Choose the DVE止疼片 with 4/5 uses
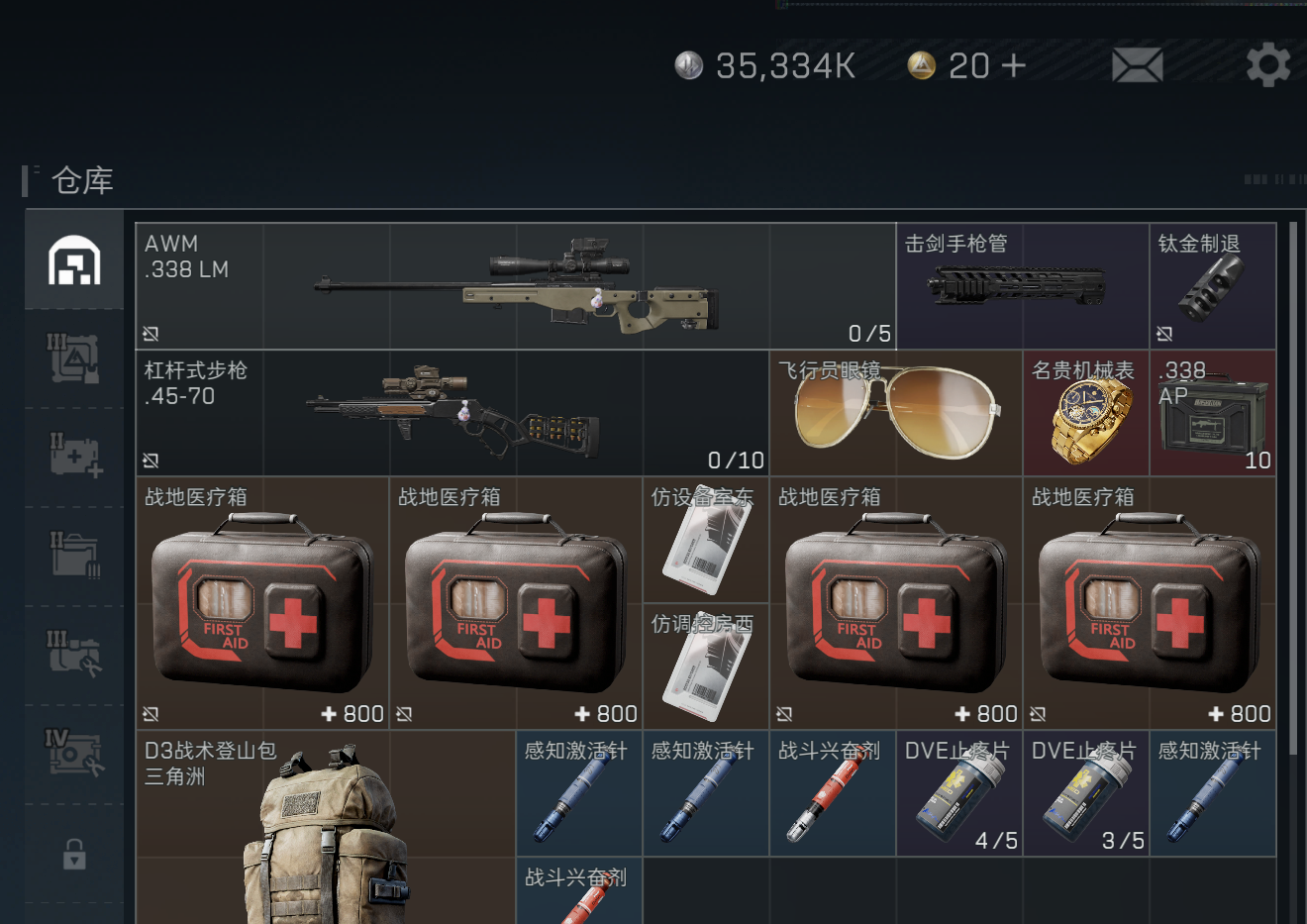Image resolution: width=1307 pixels, height=924 pixels. 958,793
